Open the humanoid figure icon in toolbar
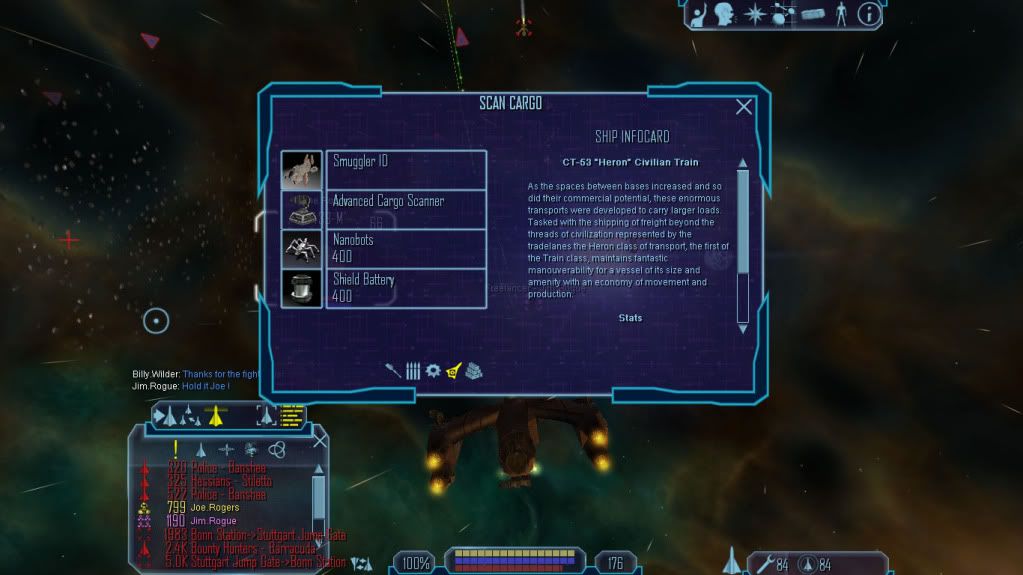This screenshot has width=1023, height=575. point(840,14)
